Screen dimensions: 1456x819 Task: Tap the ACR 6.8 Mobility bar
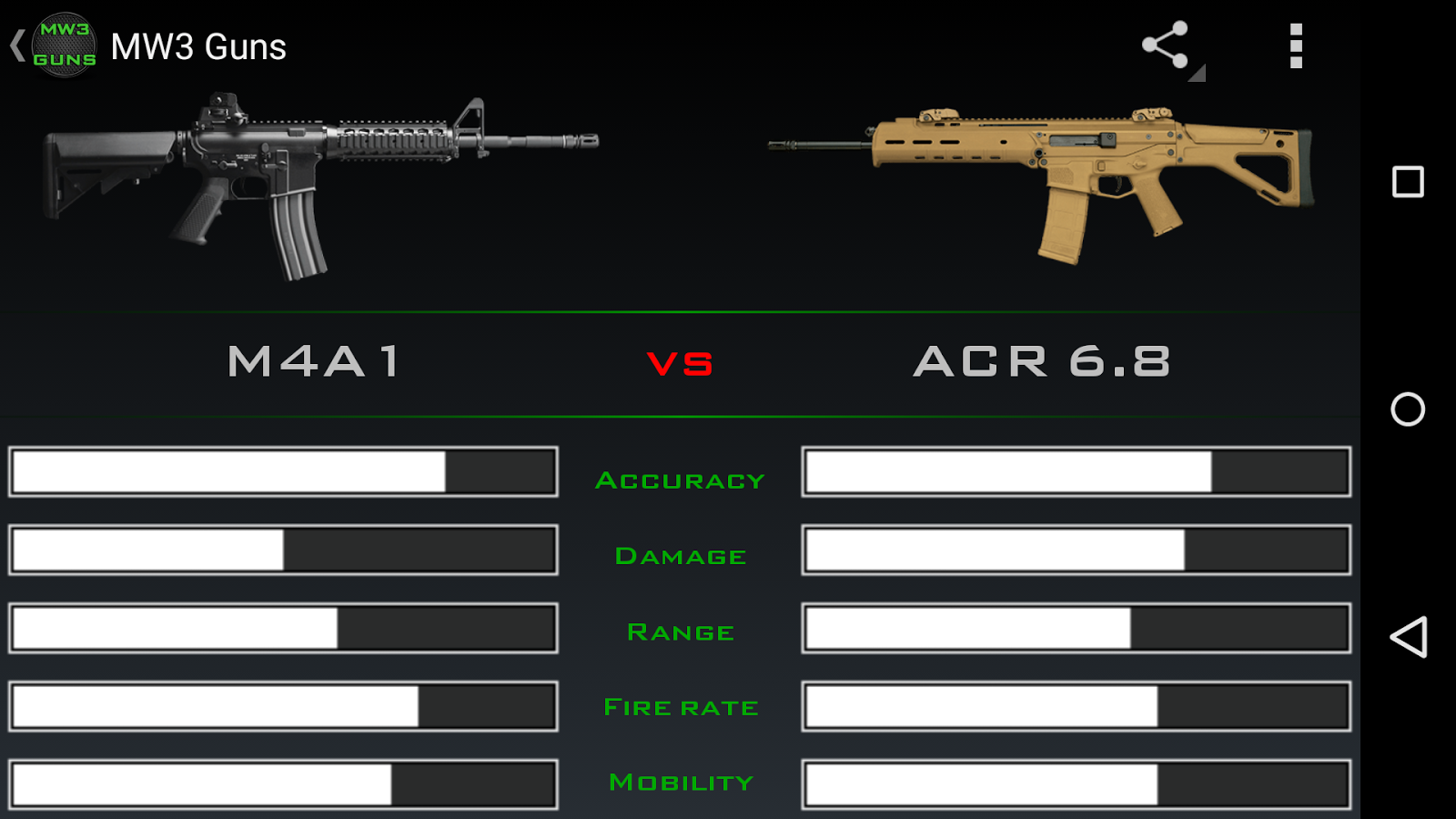1077,784
